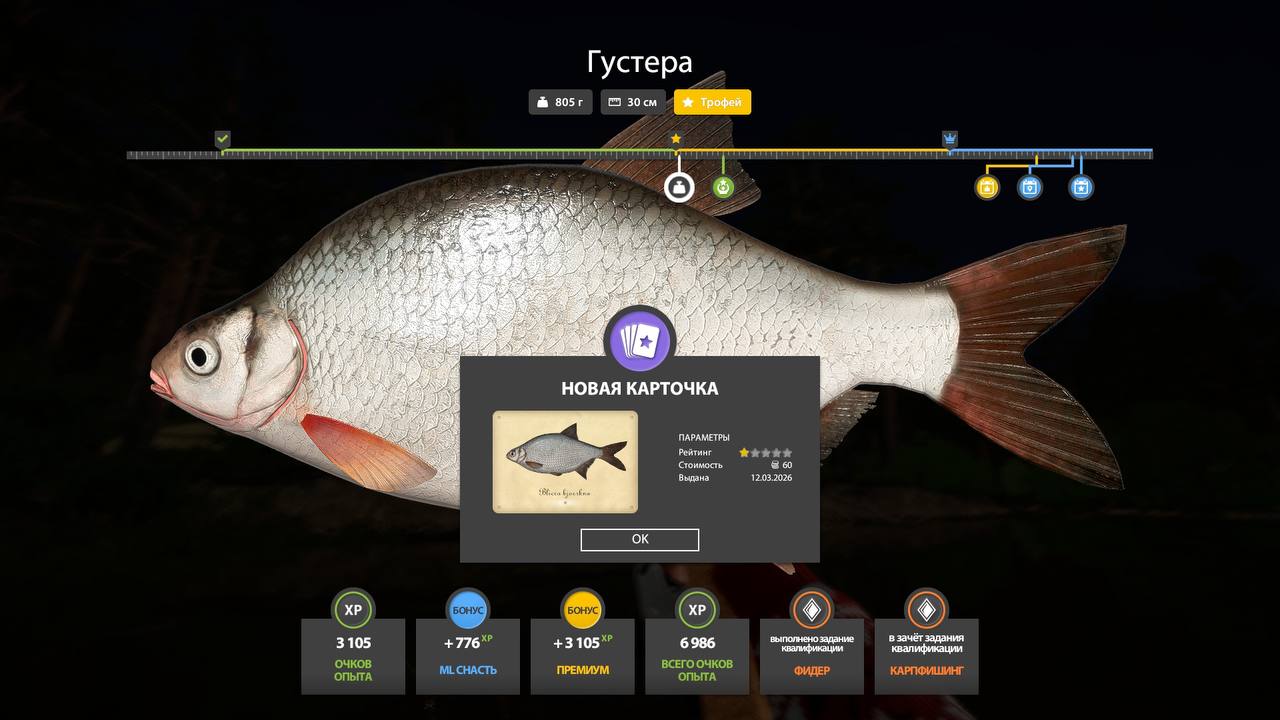
Task: Open the purple cards icon above the popup
Action: (640, 342)
